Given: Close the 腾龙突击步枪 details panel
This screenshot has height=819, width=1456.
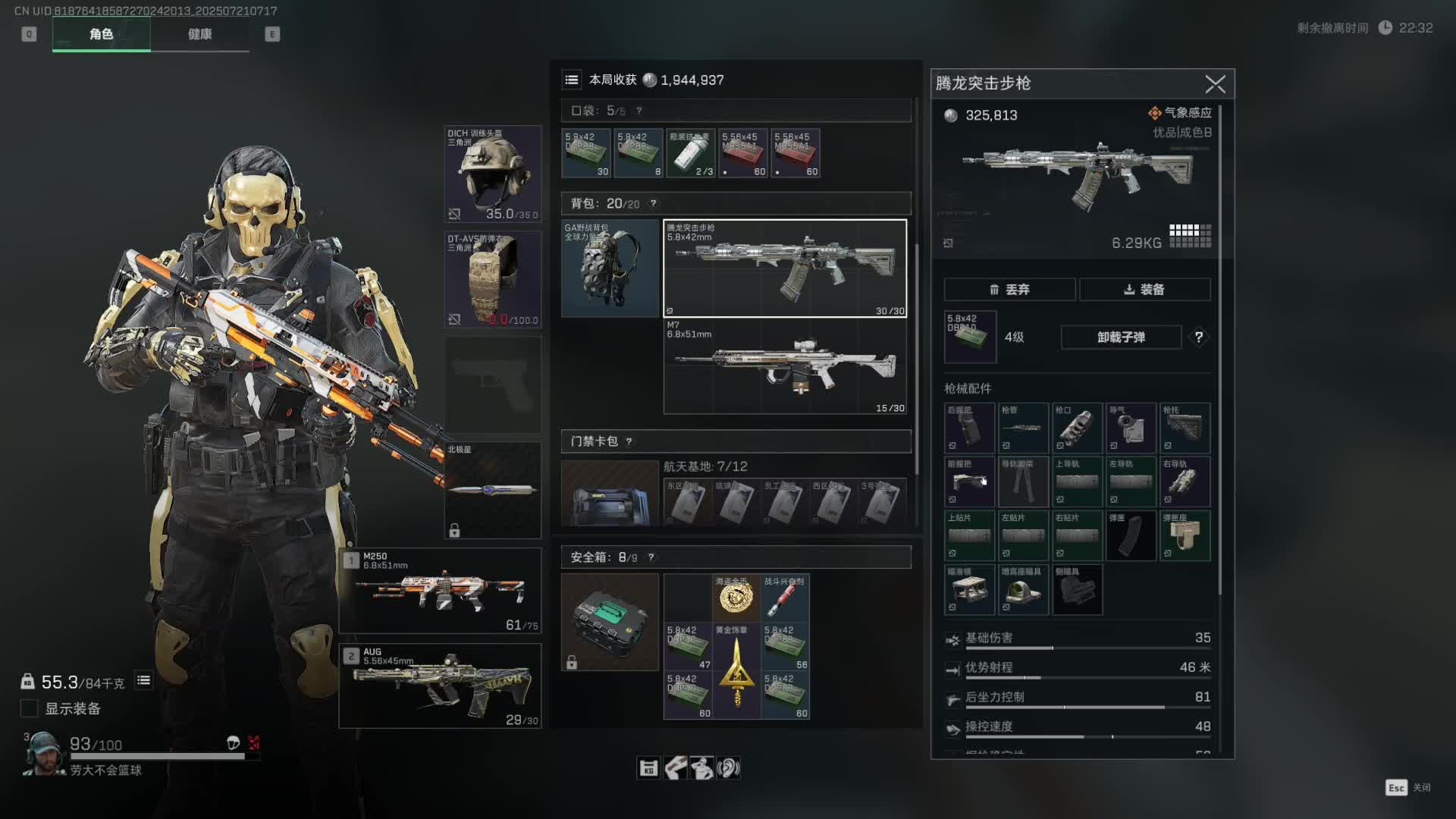Looking at the screenshot, I should (1215, 84).
